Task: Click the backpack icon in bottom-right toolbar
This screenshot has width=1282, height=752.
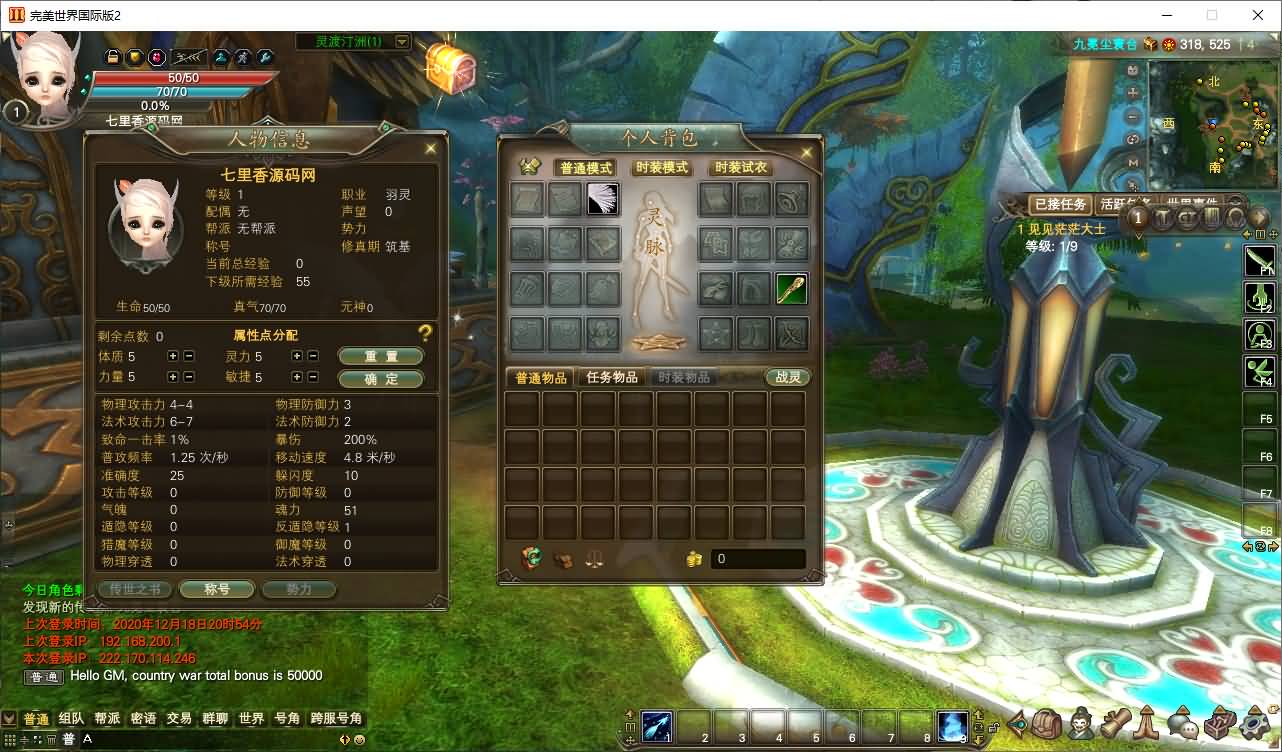Action: pyautogui.click(x=1046, y=726)
